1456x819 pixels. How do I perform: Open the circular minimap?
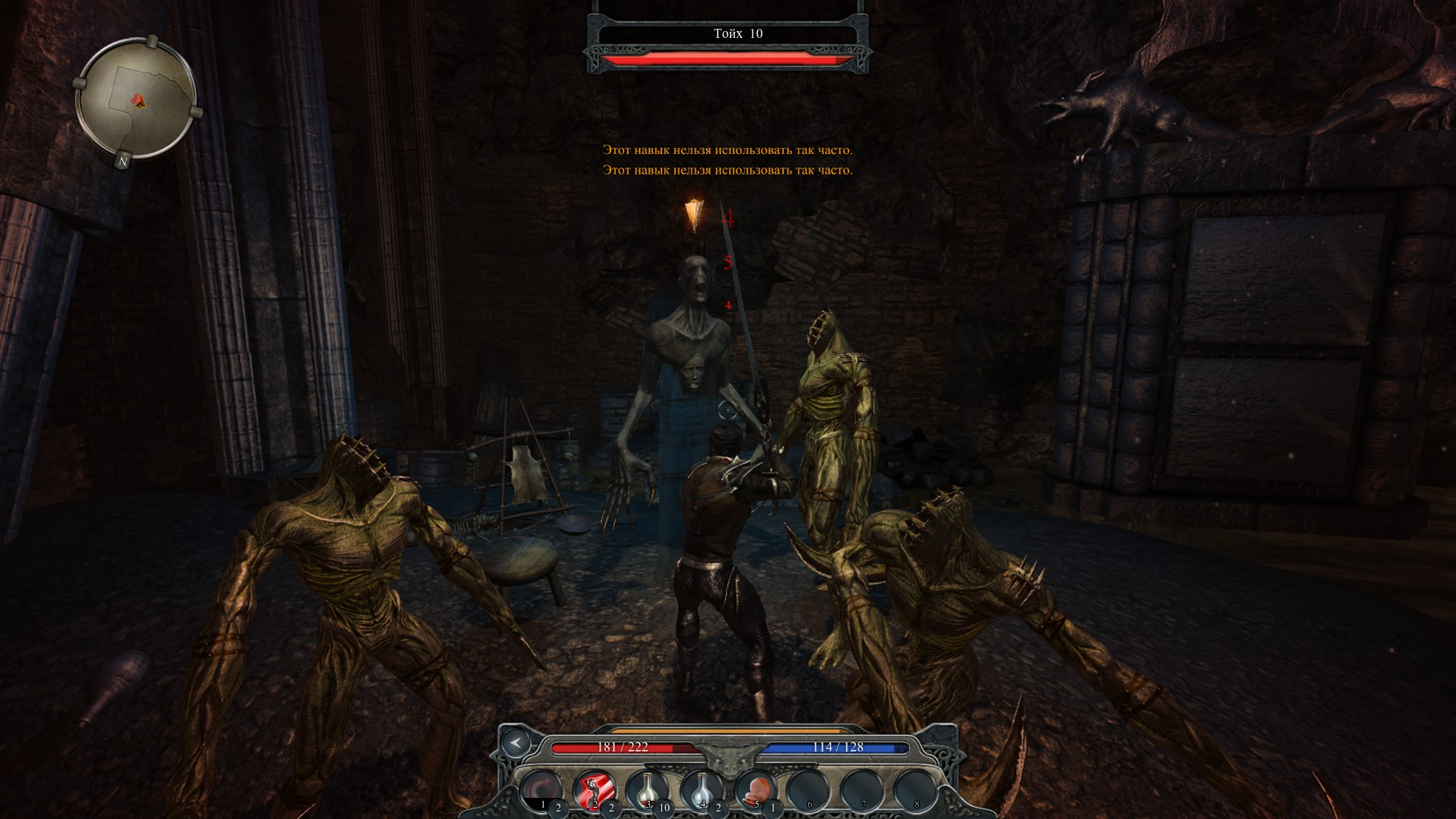(136, 97)
